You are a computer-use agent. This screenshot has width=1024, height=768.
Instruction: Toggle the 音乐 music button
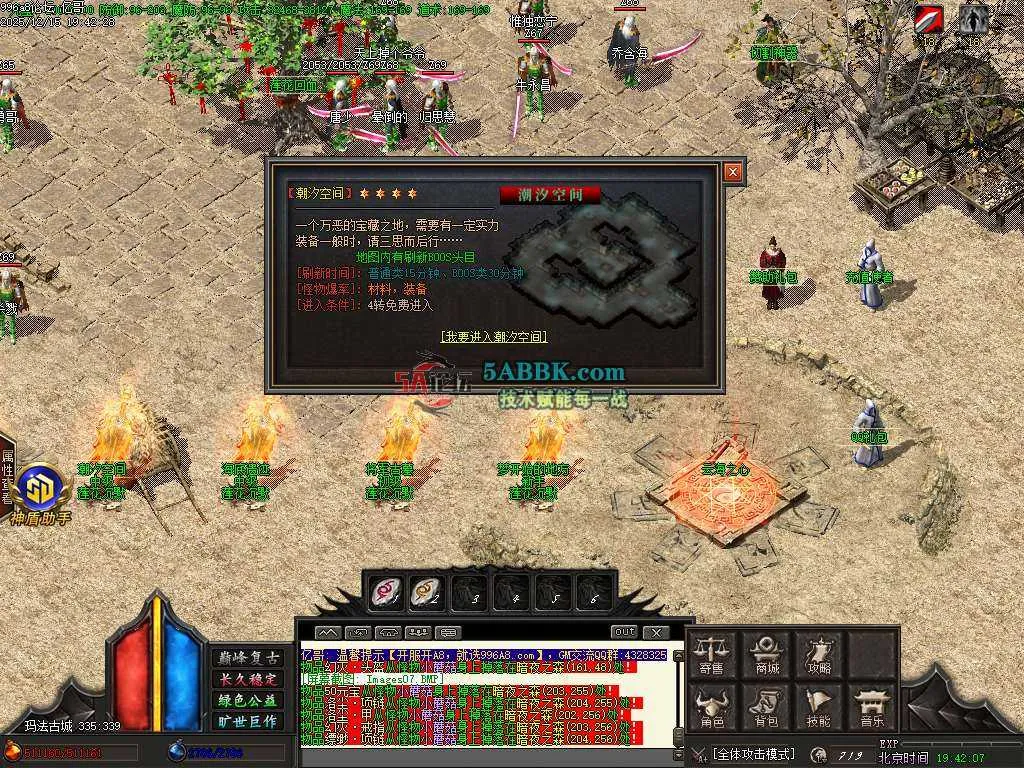(x=871, y=707)
